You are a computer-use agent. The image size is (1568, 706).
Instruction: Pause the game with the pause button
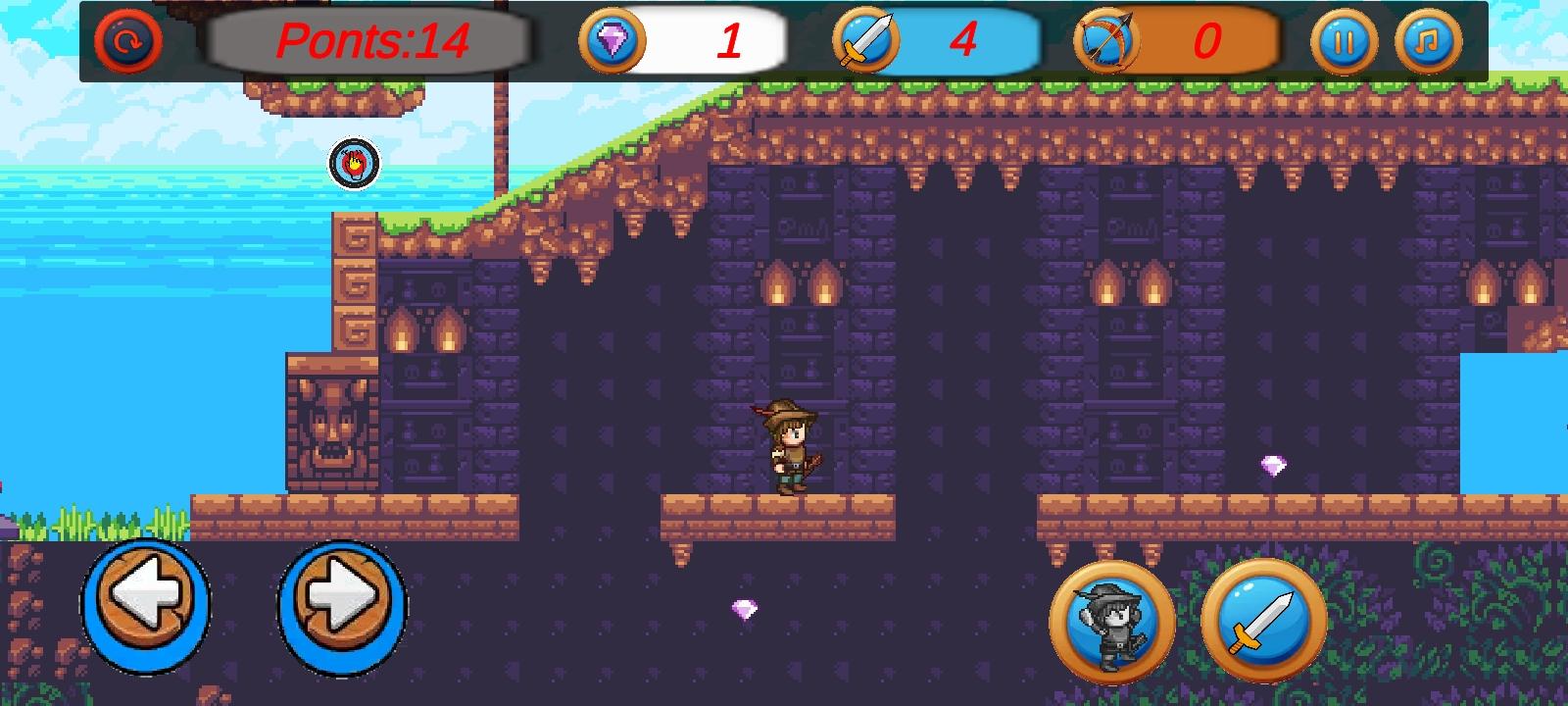click(x=1347, y=41)
